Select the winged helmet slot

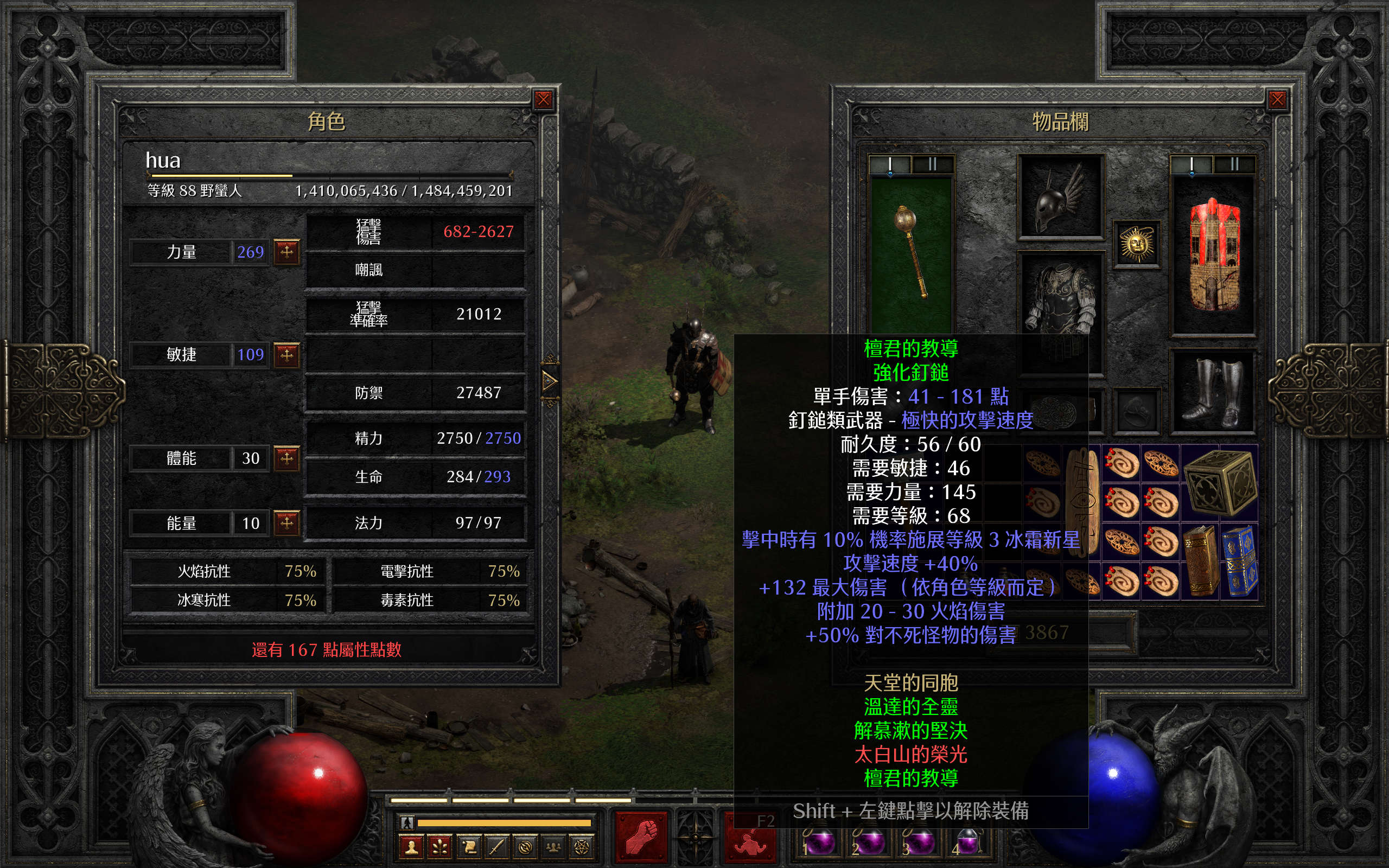[x=1060, y=197]
